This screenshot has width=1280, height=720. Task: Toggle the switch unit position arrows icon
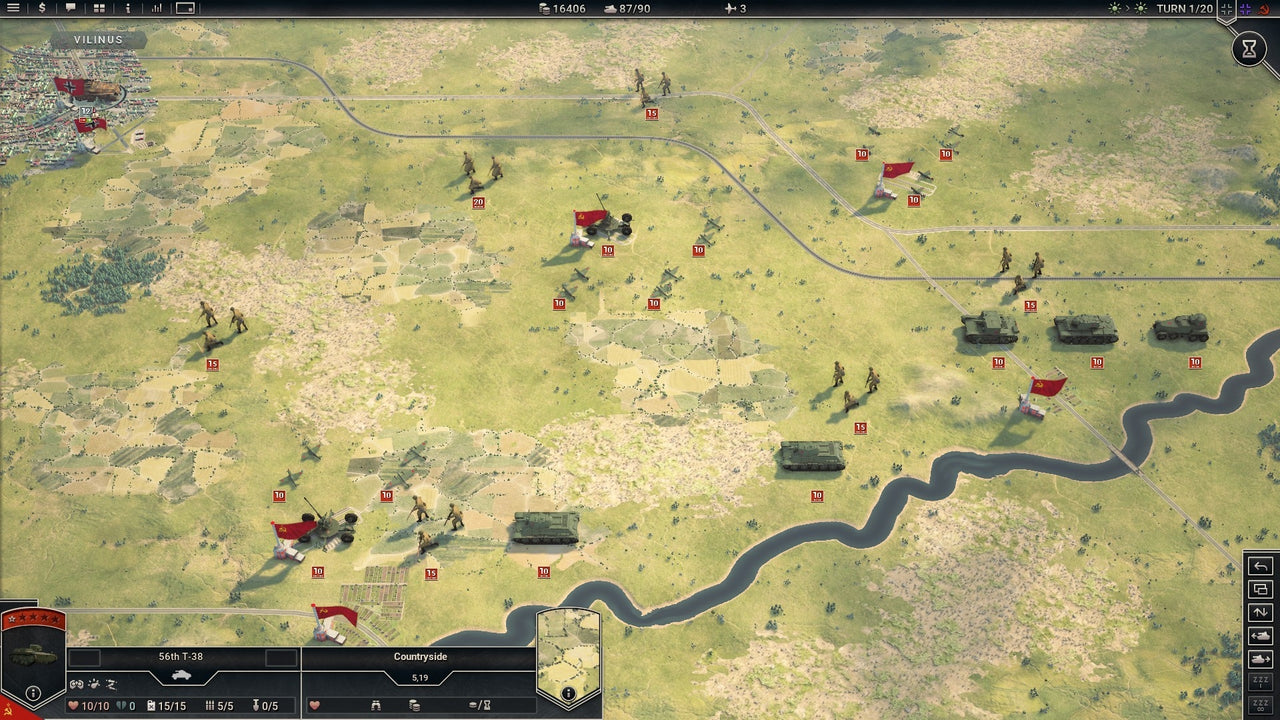[x=1261, y=612]
